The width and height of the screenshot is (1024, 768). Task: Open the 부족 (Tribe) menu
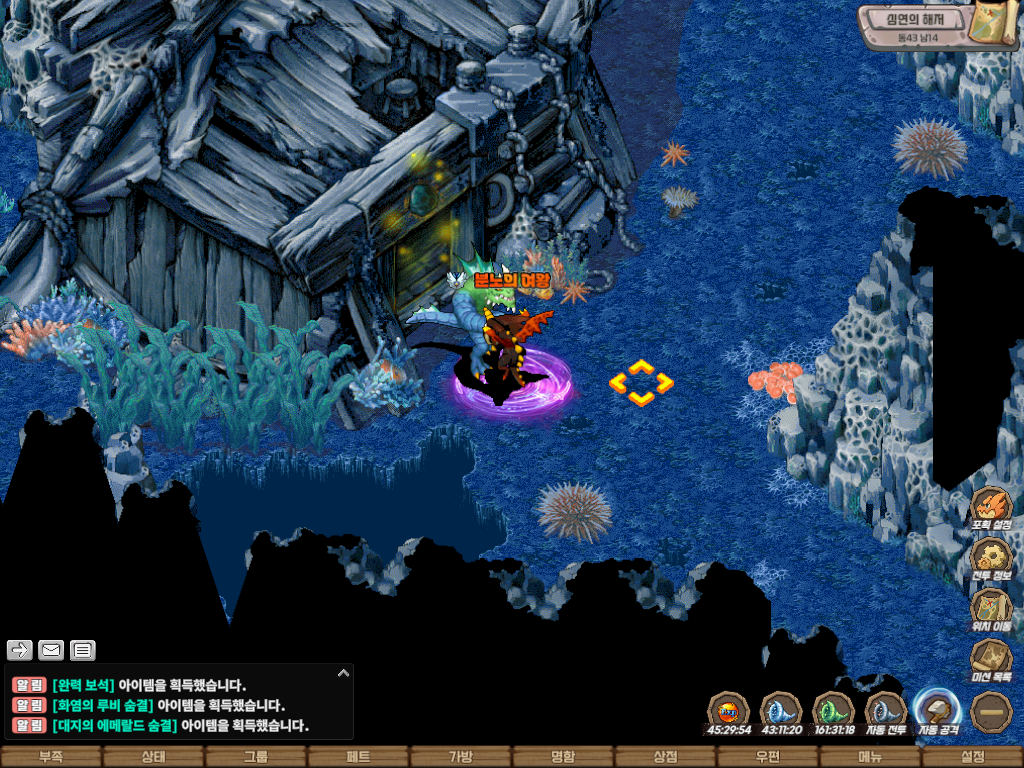click(x=51, y=757)
